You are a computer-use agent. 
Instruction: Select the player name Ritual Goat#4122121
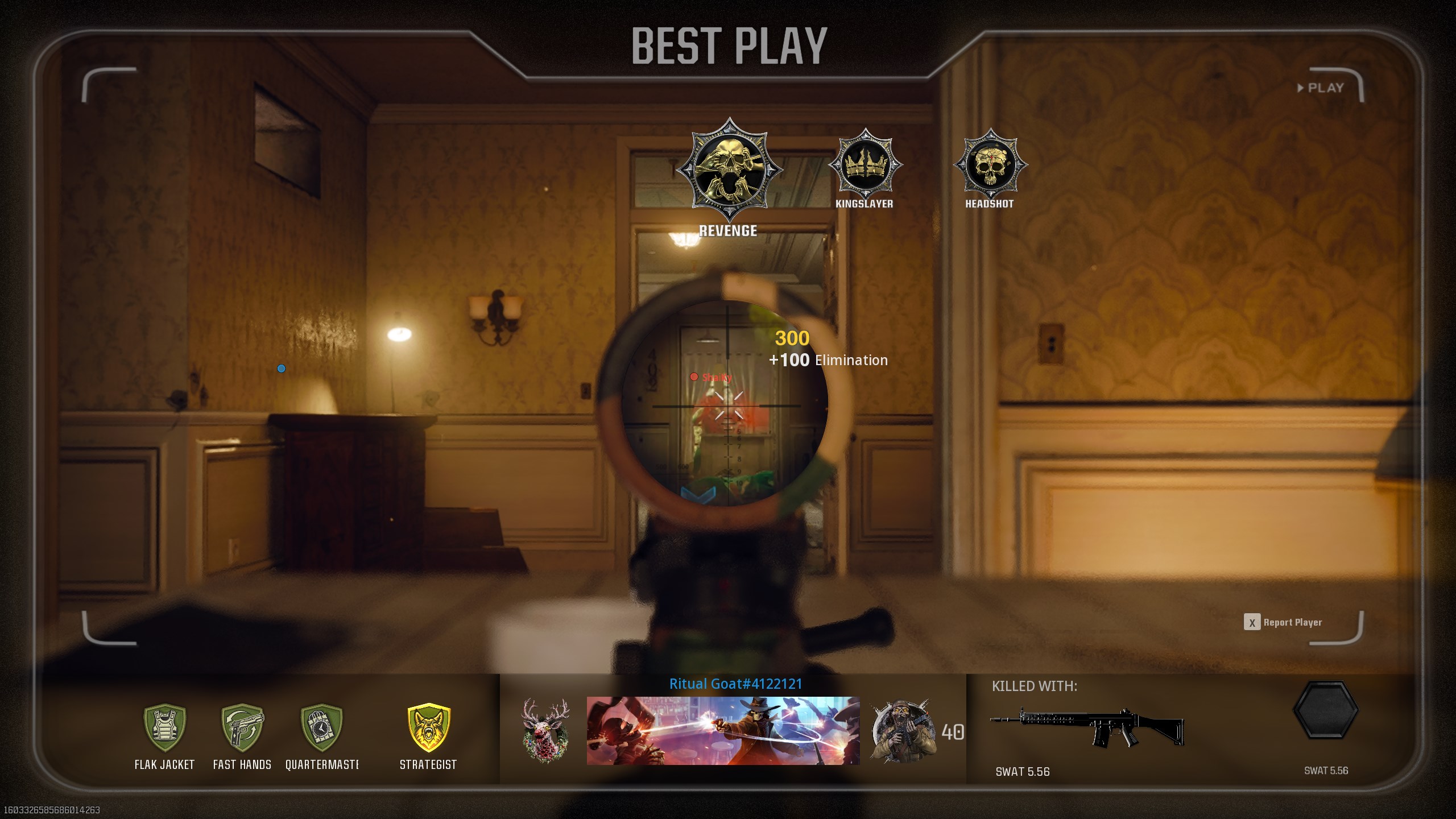[735, 684]
